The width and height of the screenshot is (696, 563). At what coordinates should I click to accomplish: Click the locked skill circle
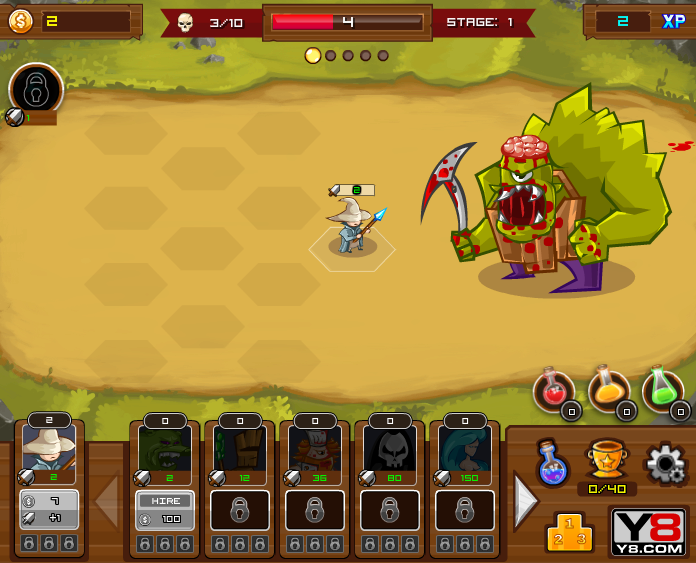(x=36, y=90)
